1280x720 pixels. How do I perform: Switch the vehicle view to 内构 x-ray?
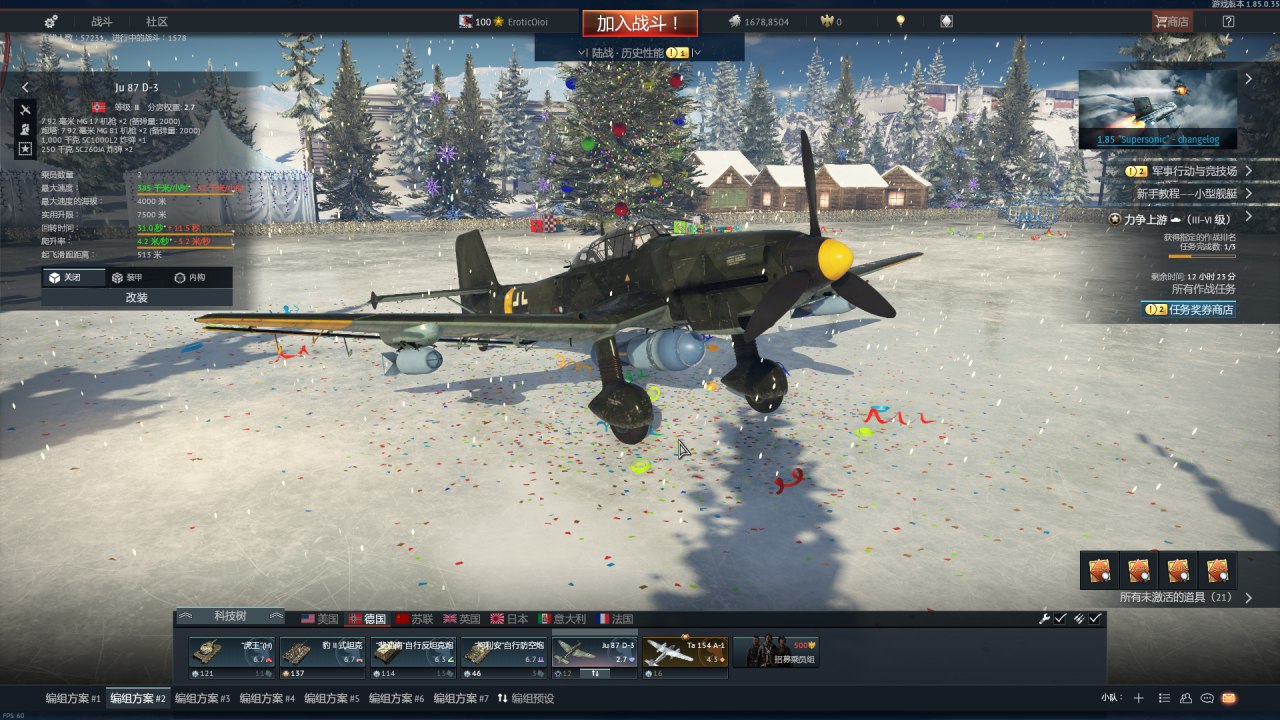click(189, 277)
